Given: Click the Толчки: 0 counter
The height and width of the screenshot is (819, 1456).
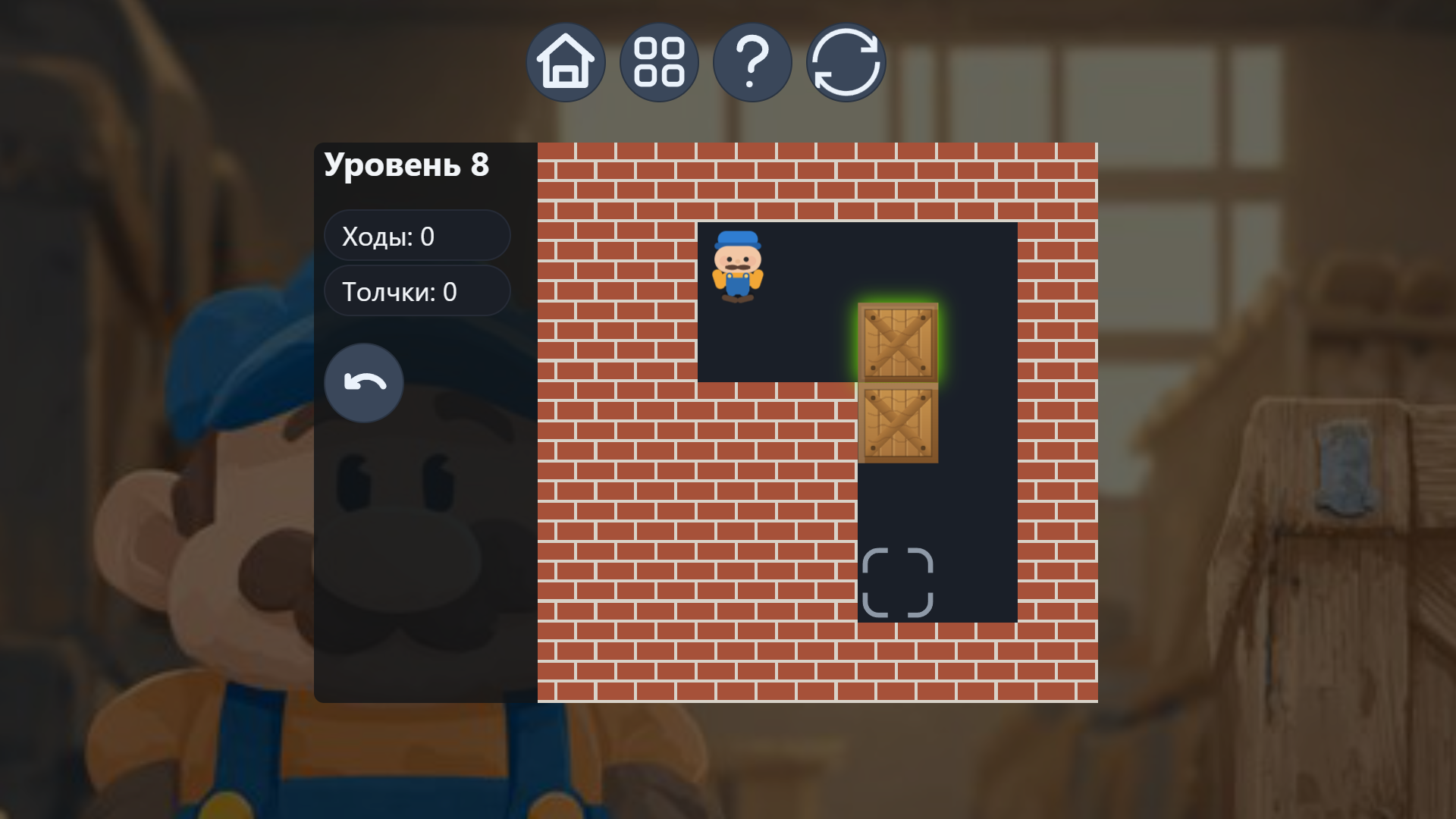Looking at the screenshot, I should pos(417,290).
